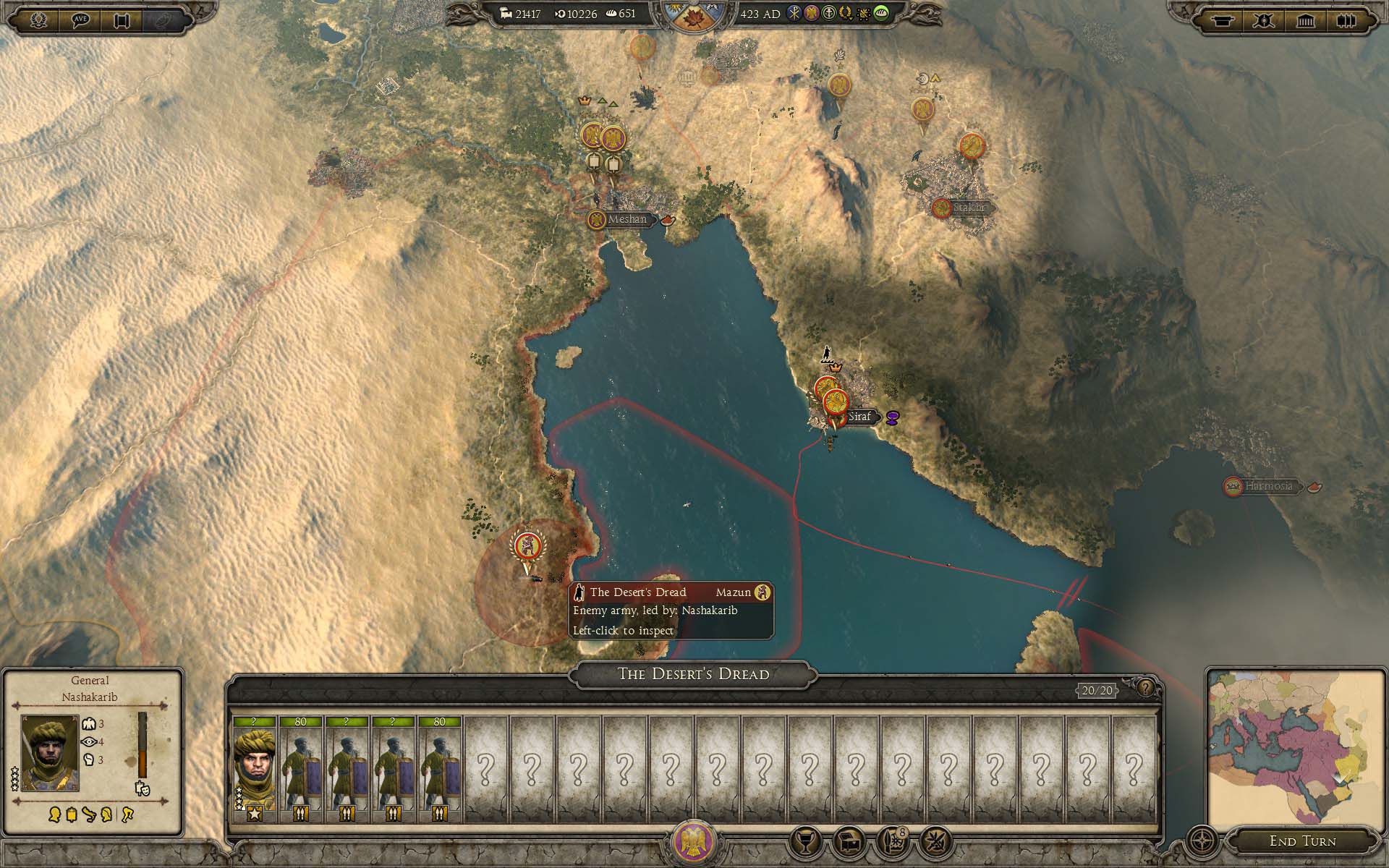This screenshot has height=868, width=1389.
Task: Click the maple leaf season emblem
Action: [692, 16]
